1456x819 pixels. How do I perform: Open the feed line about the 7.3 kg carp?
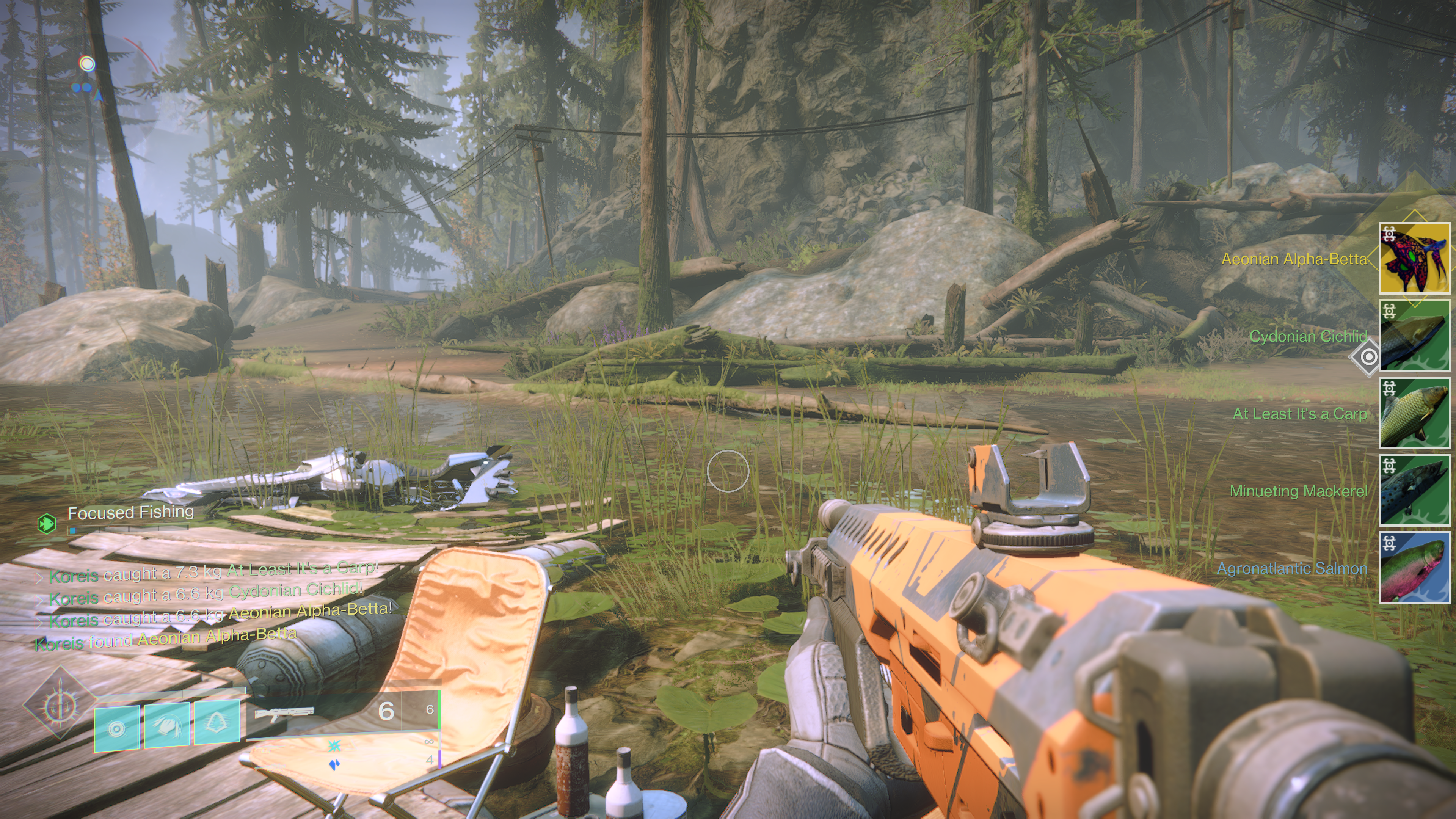[x=212, y=572]
